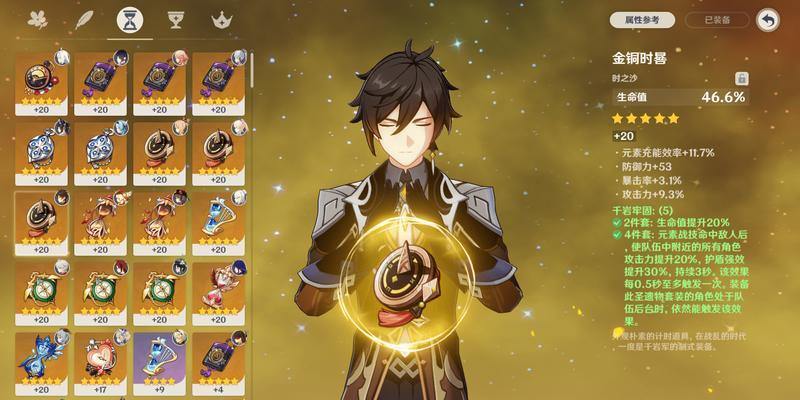Toggle the lock icon on 金铜时晷
Screen dimensions: 800x400
coord(741,77)
